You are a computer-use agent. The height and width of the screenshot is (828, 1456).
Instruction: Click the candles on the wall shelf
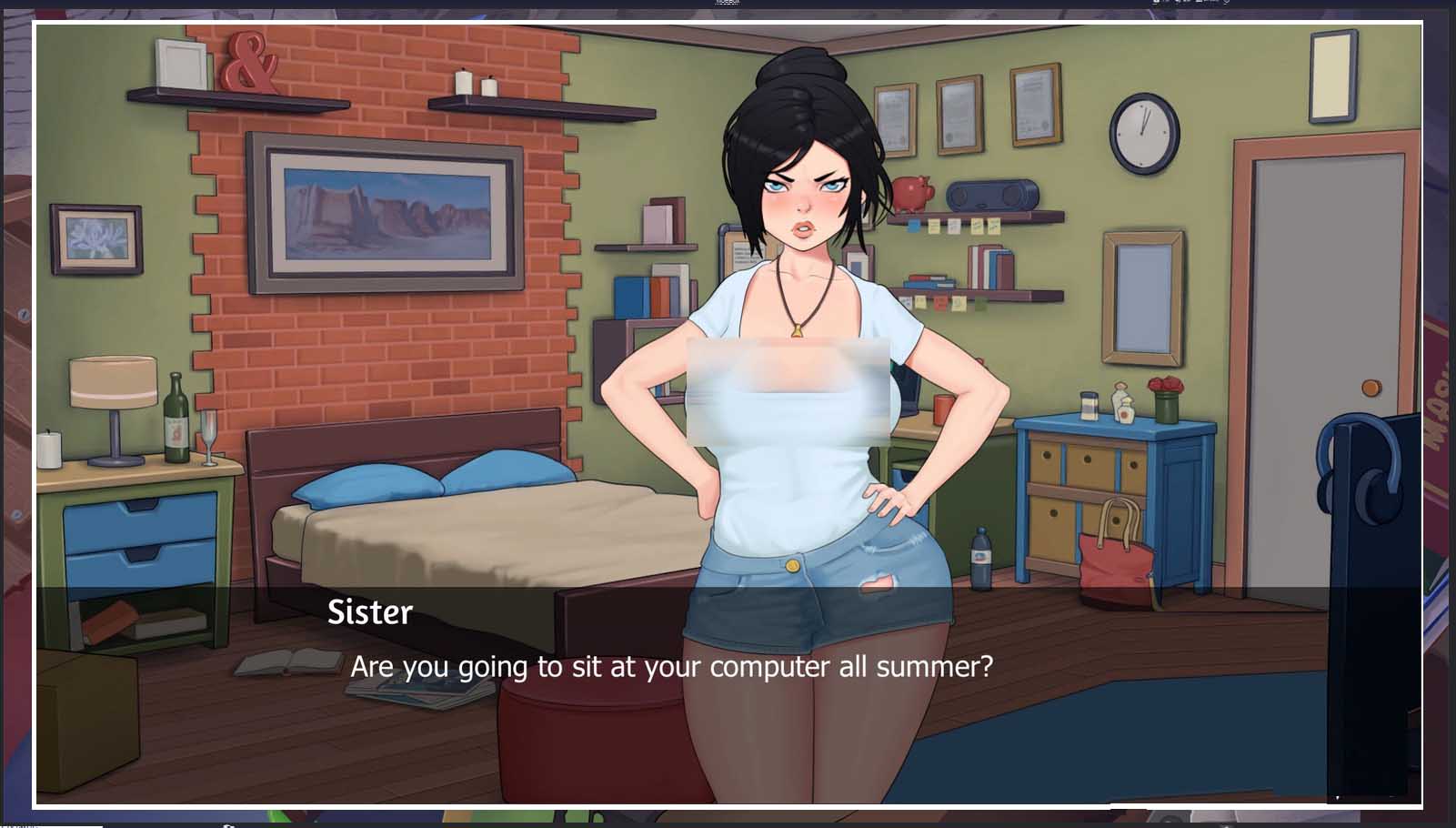click(473, 84)
